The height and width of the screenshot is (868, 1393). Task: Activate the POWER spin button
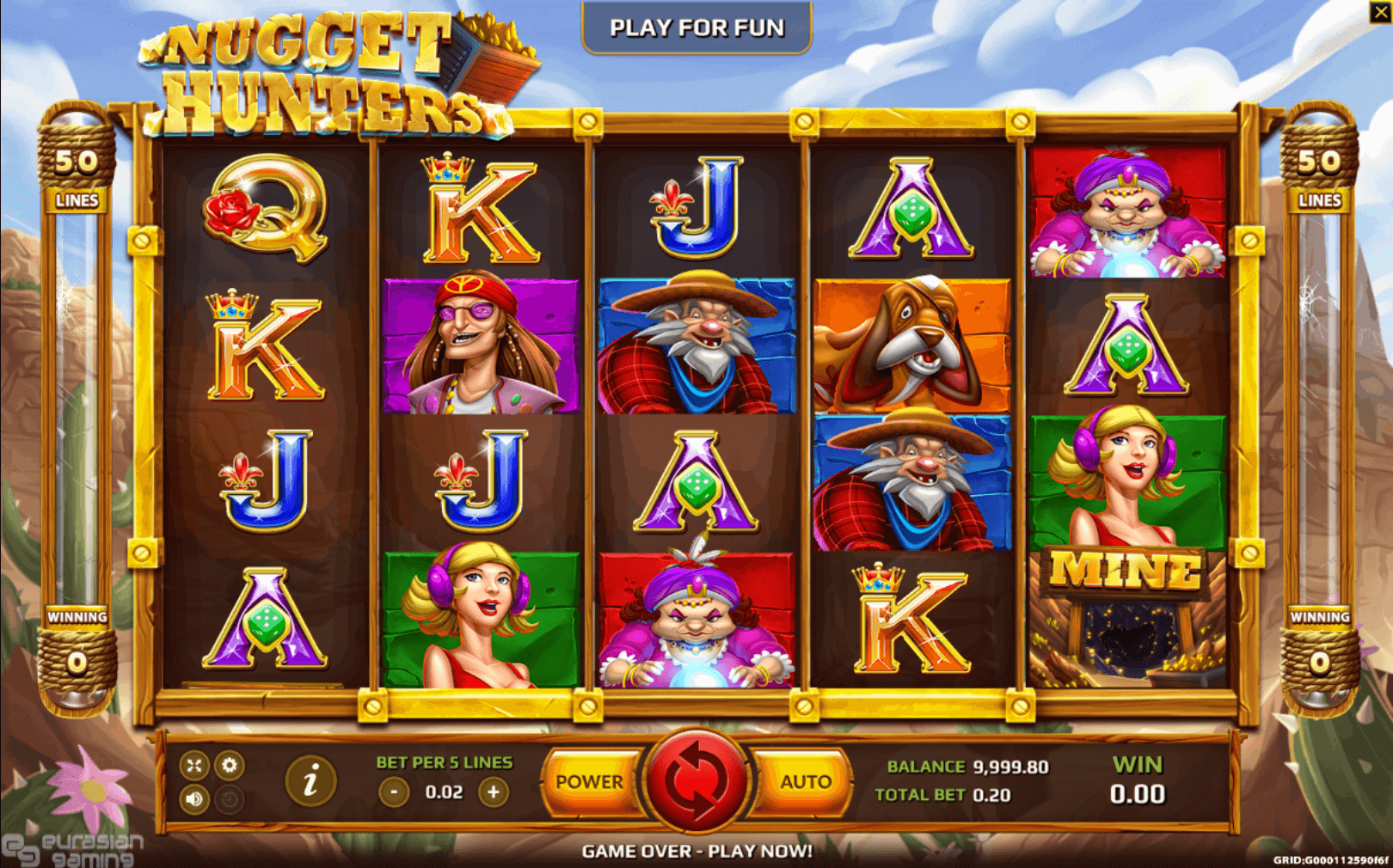(590, 781)
